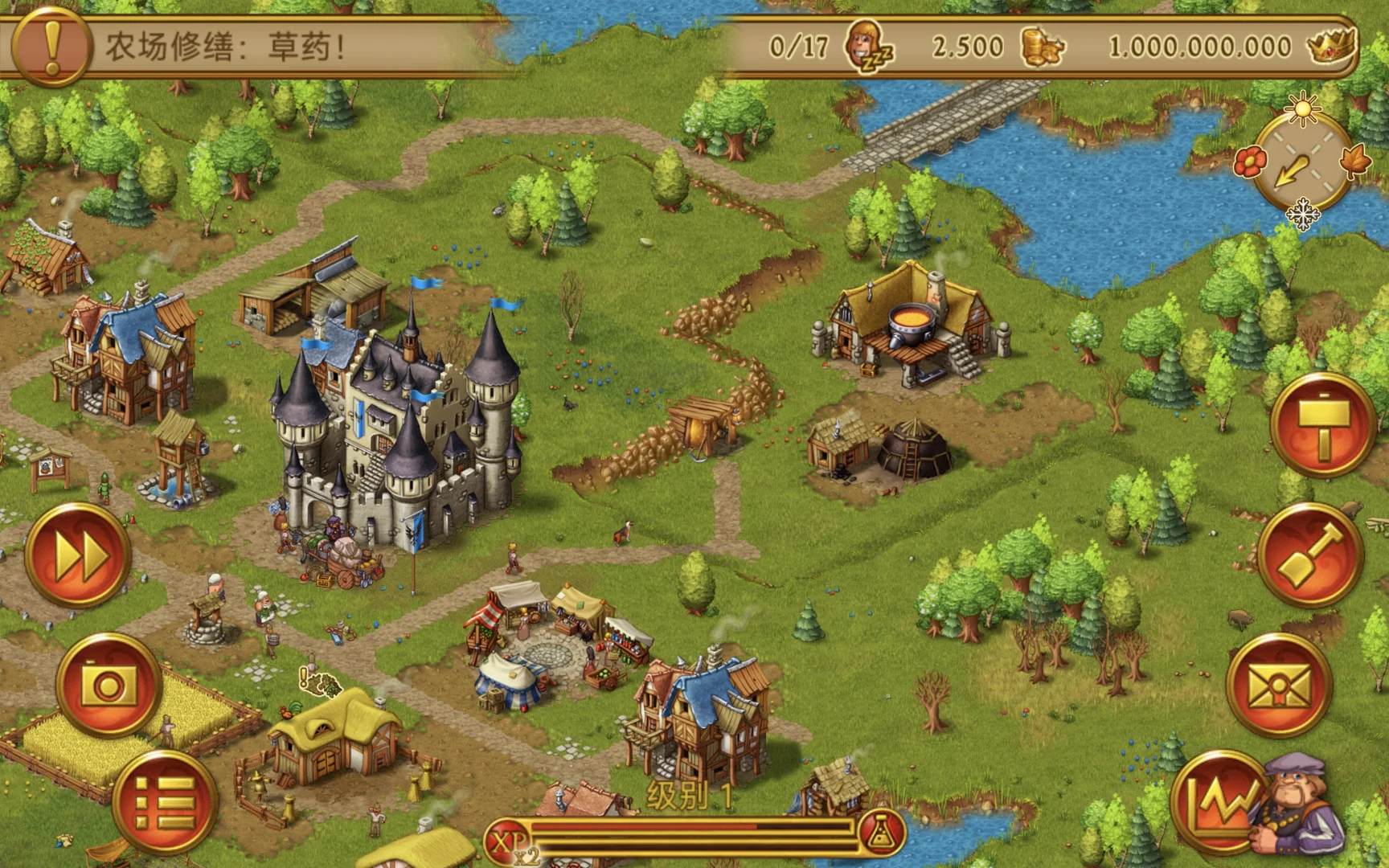This screenshot has height=868, width=1389.
Task: Open the gold coins treasury icon
Action: coord(1043,47)
